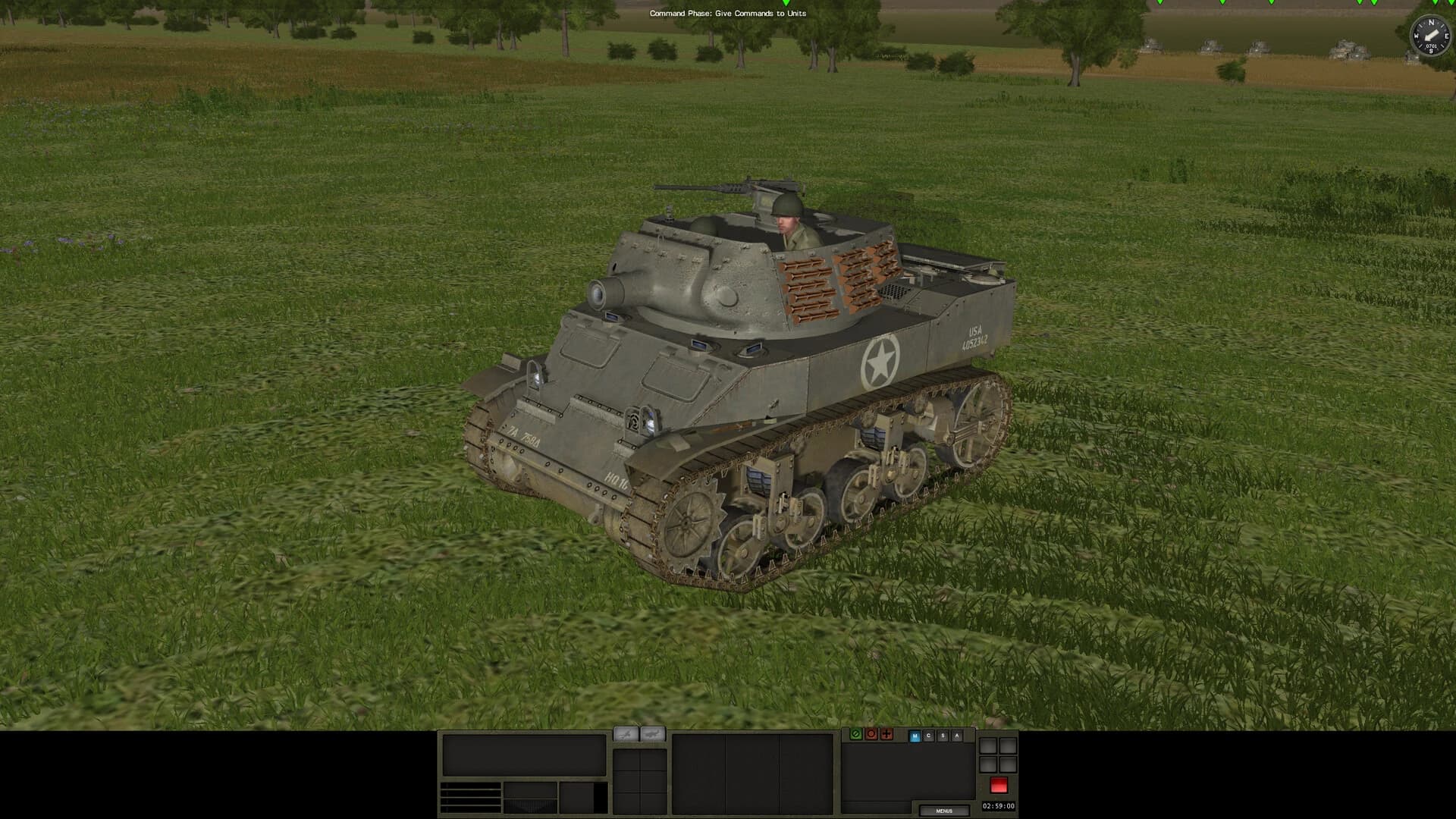This screenshot has width=1456, height=819.
Task: Click the Command Phase banner text
Action: (728, 14)
